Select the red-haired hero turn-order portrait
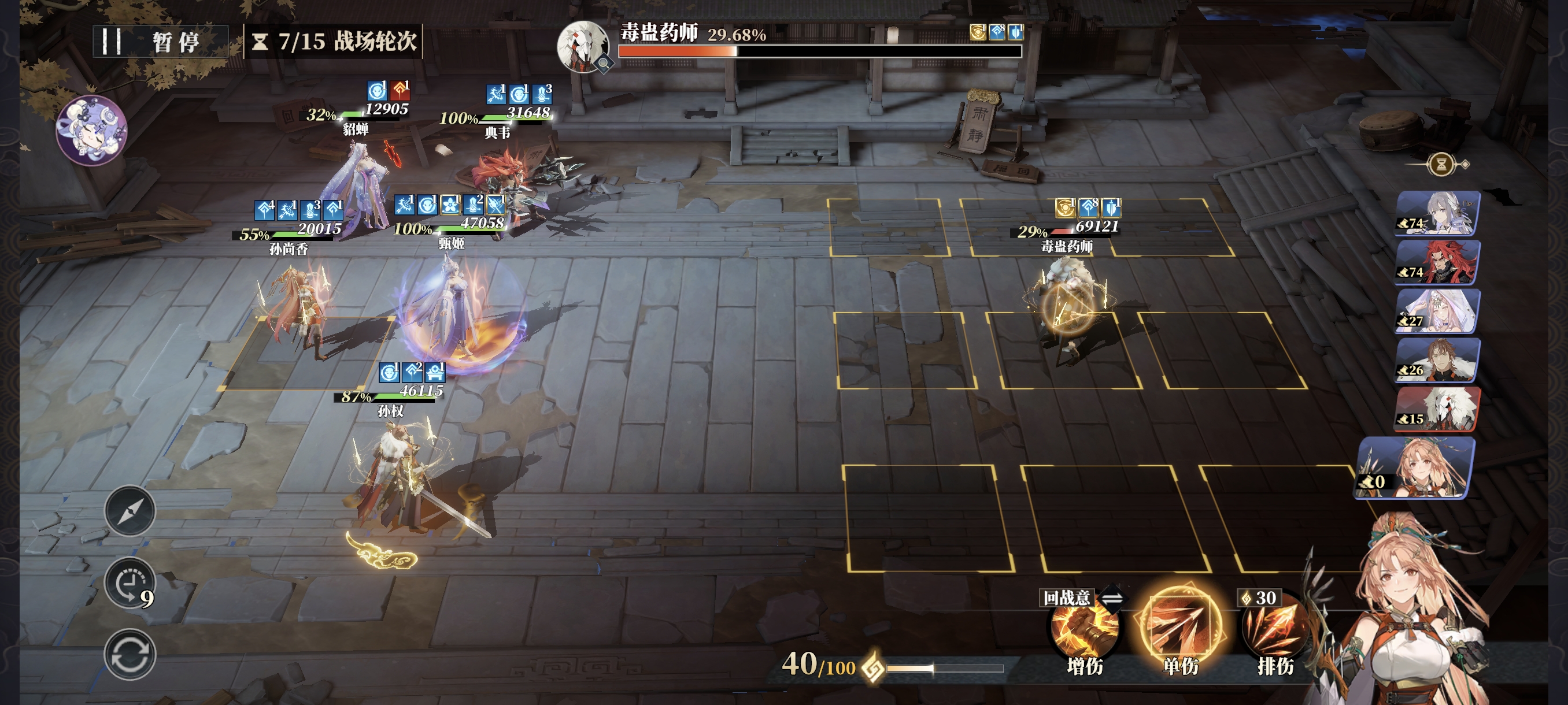1568x705 pixels. pos(1437,263)
